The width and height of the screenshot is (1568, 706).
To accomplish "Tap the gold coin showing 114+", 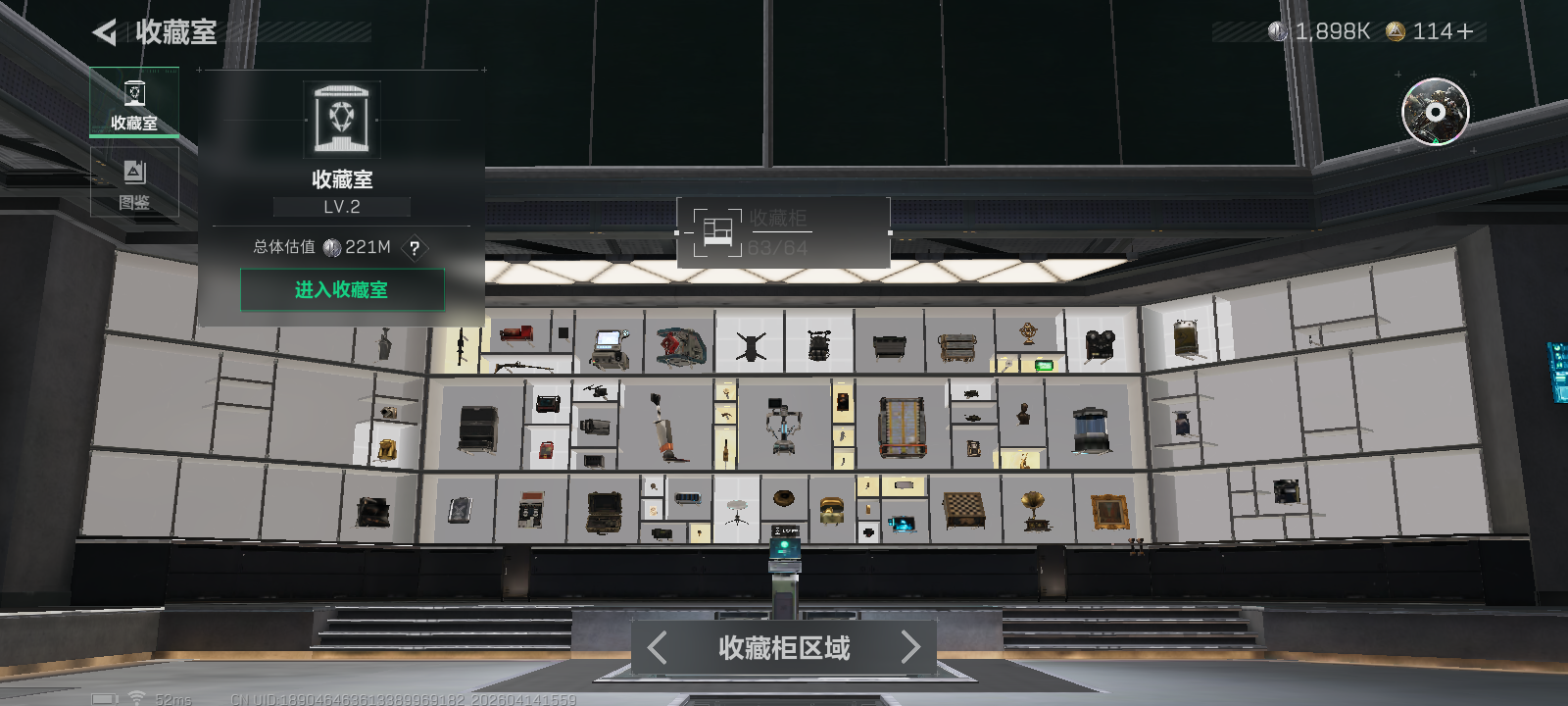I will click(1396, 30).
